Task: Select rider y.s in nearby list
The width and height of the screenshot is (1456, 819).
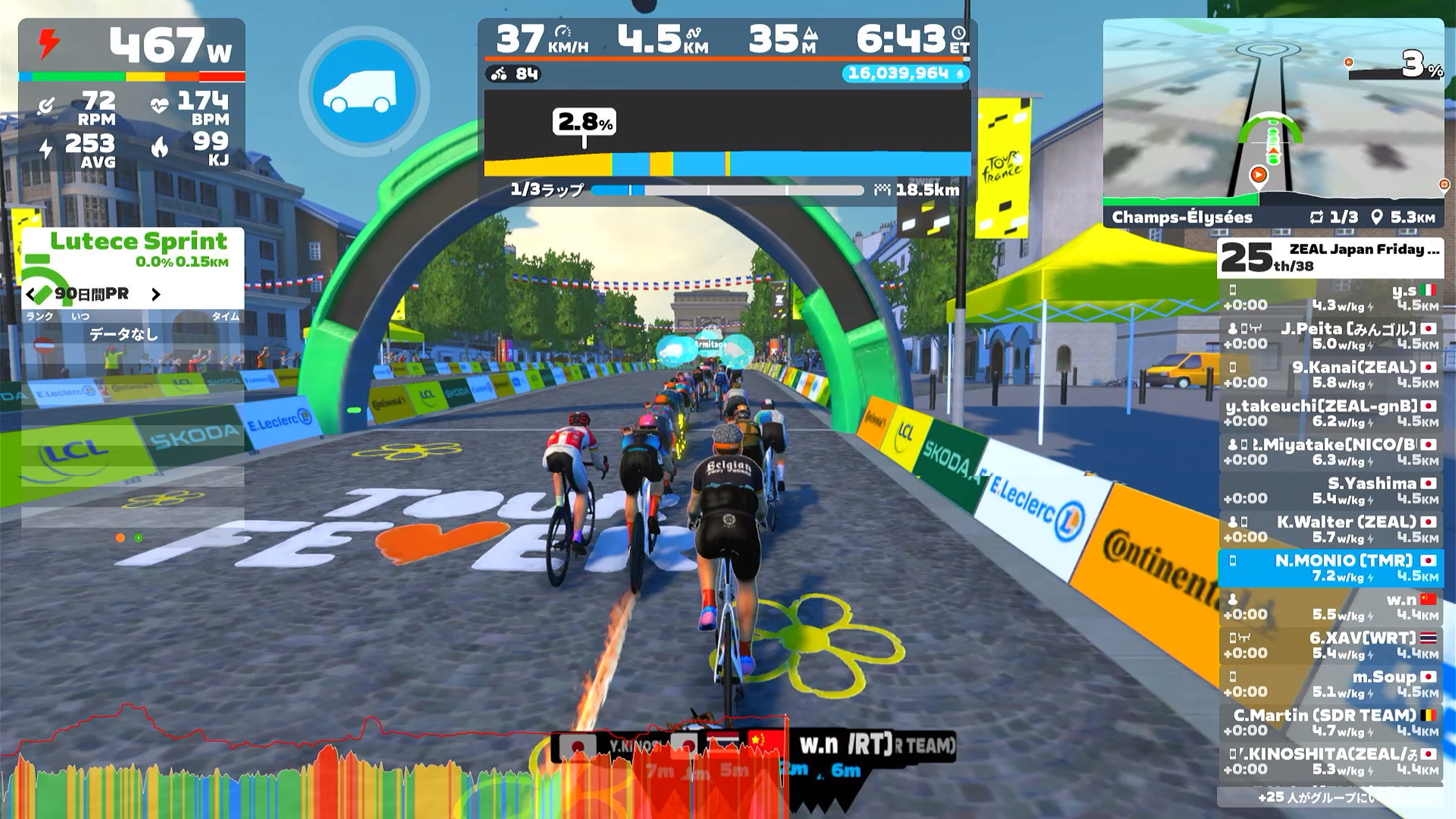Action: [x=1330, y=298]
